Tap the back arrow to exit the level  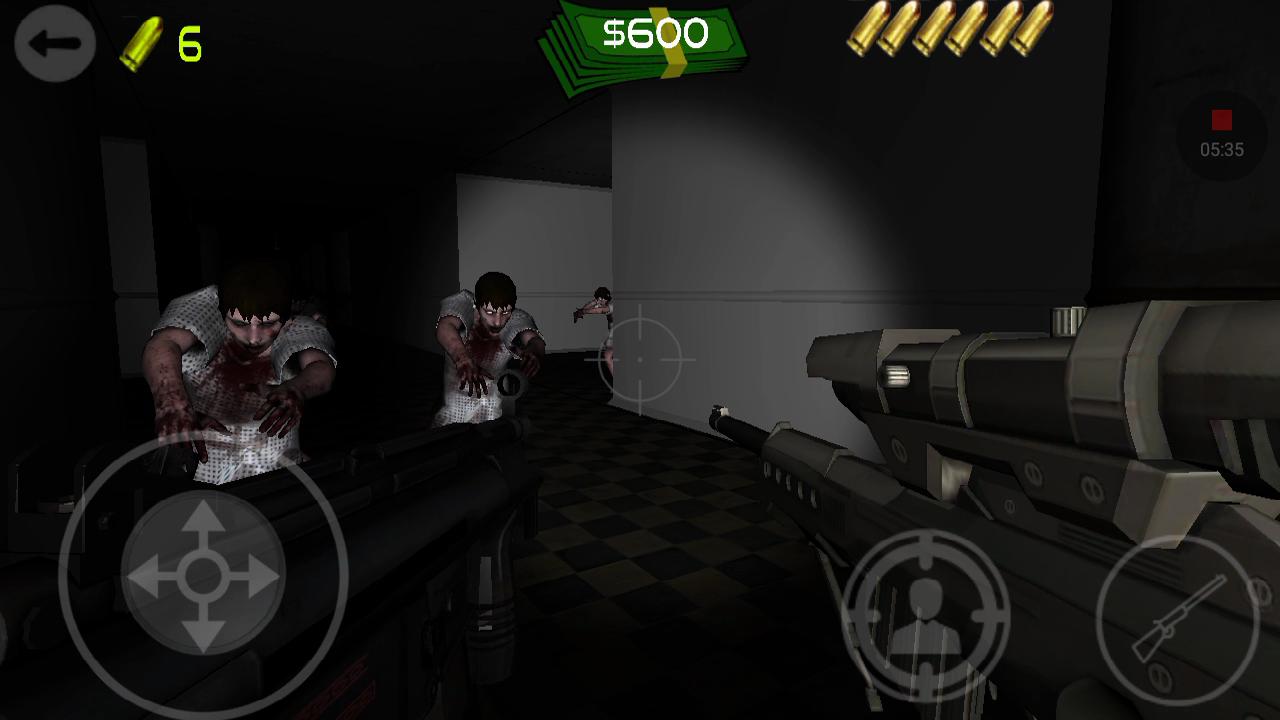55,45
